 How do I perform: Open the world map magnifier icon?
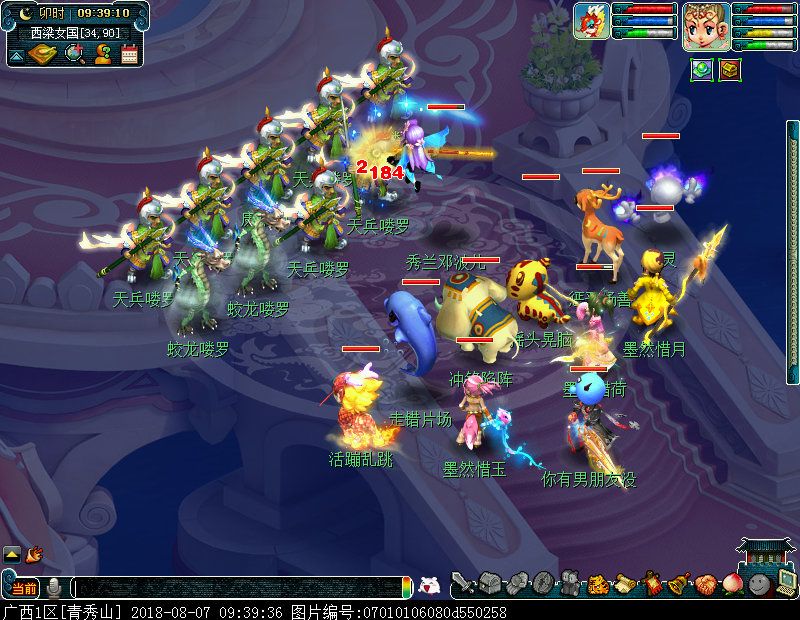74,54
